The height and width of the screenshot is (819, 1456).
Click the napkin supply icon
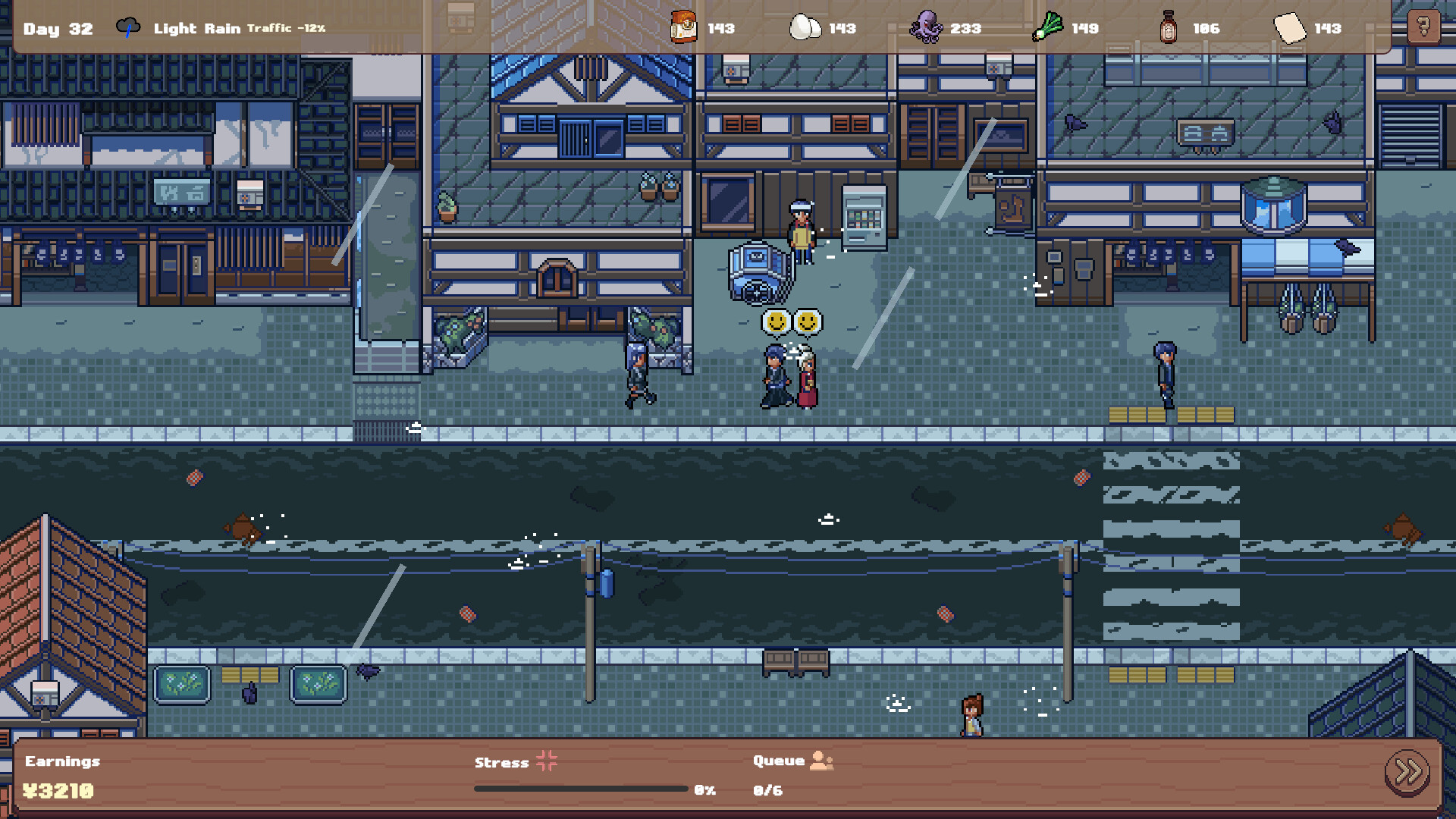[x=1289, y=28]
